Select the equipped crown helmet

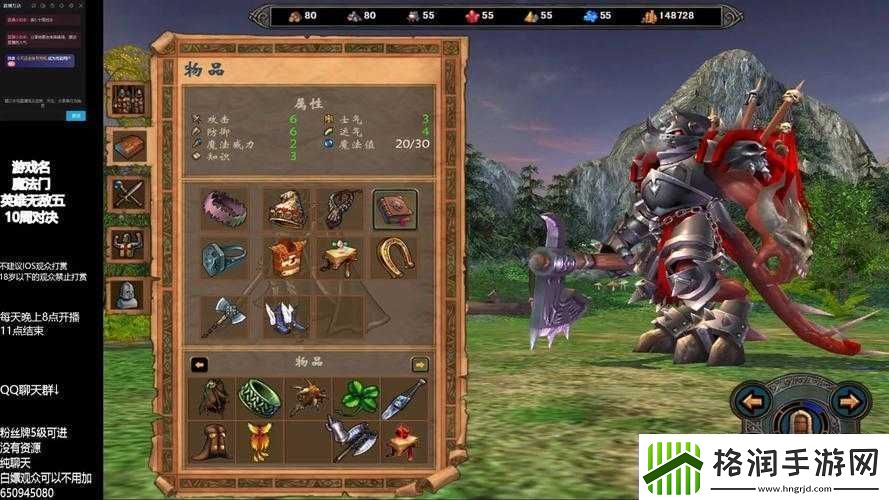coord(285,208)
